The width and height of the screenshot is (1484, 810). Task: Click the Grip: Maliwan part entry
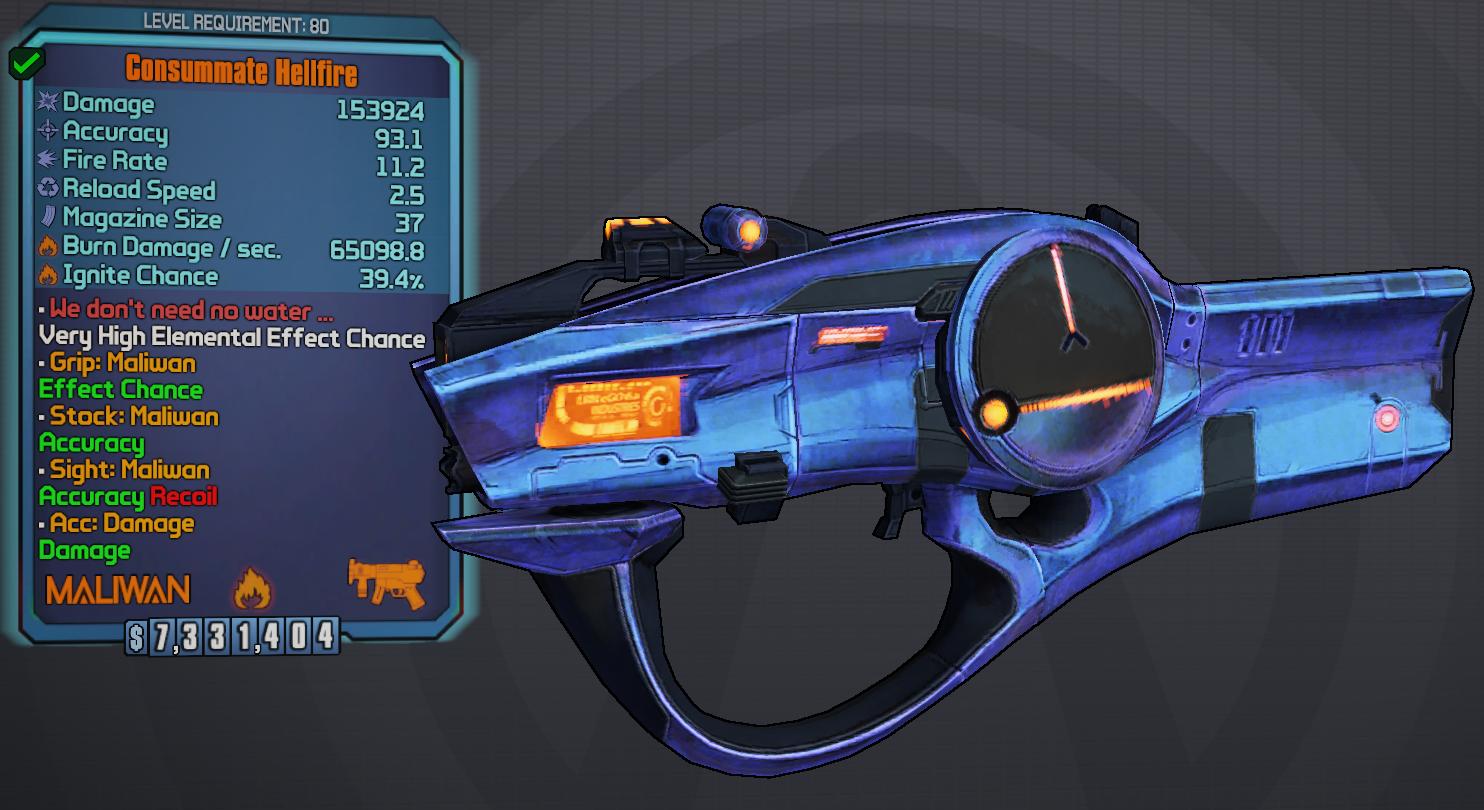point(120,364)
